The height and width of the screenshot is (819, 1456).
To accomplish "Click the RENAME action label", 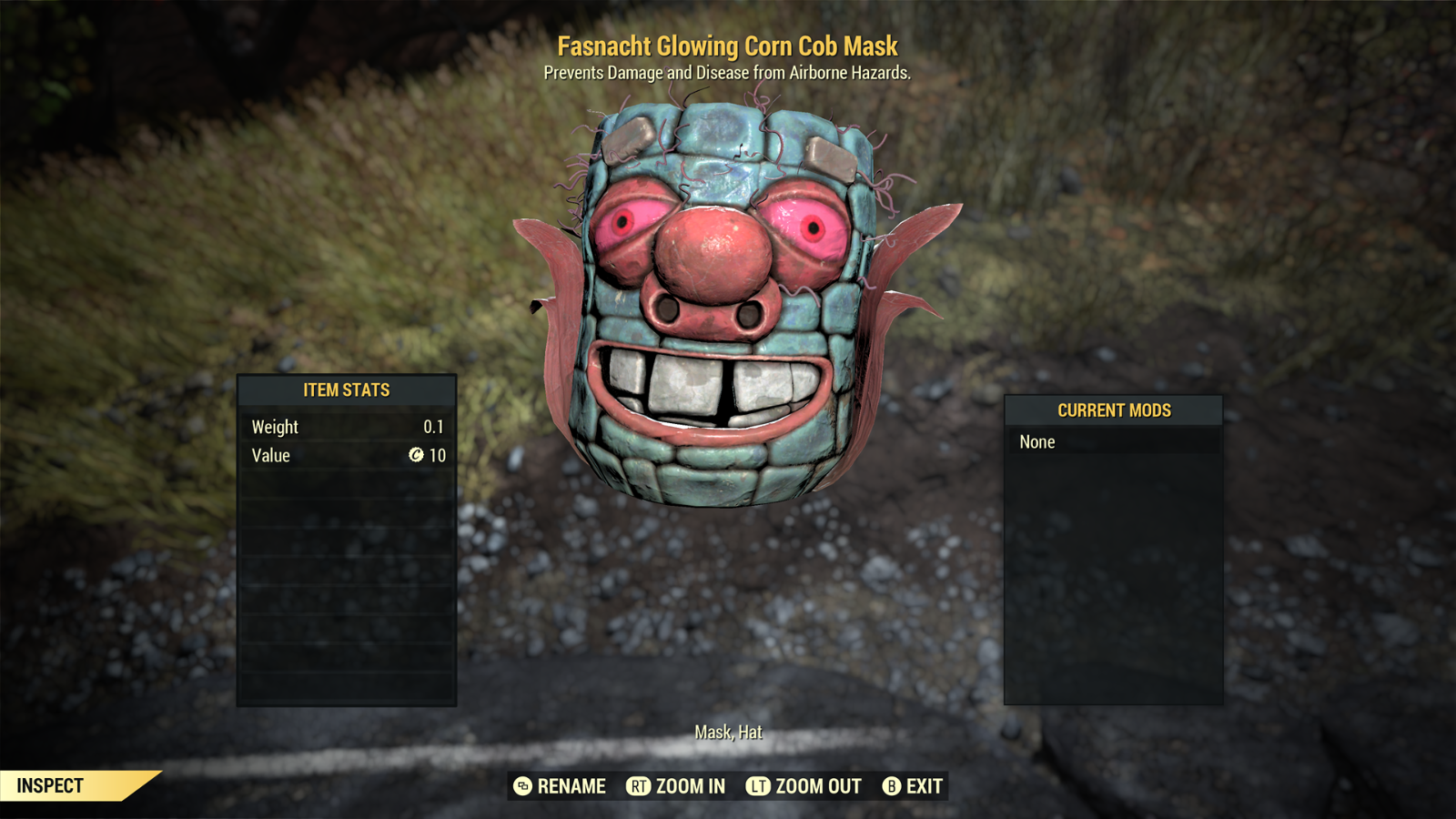I will (571, 786).
